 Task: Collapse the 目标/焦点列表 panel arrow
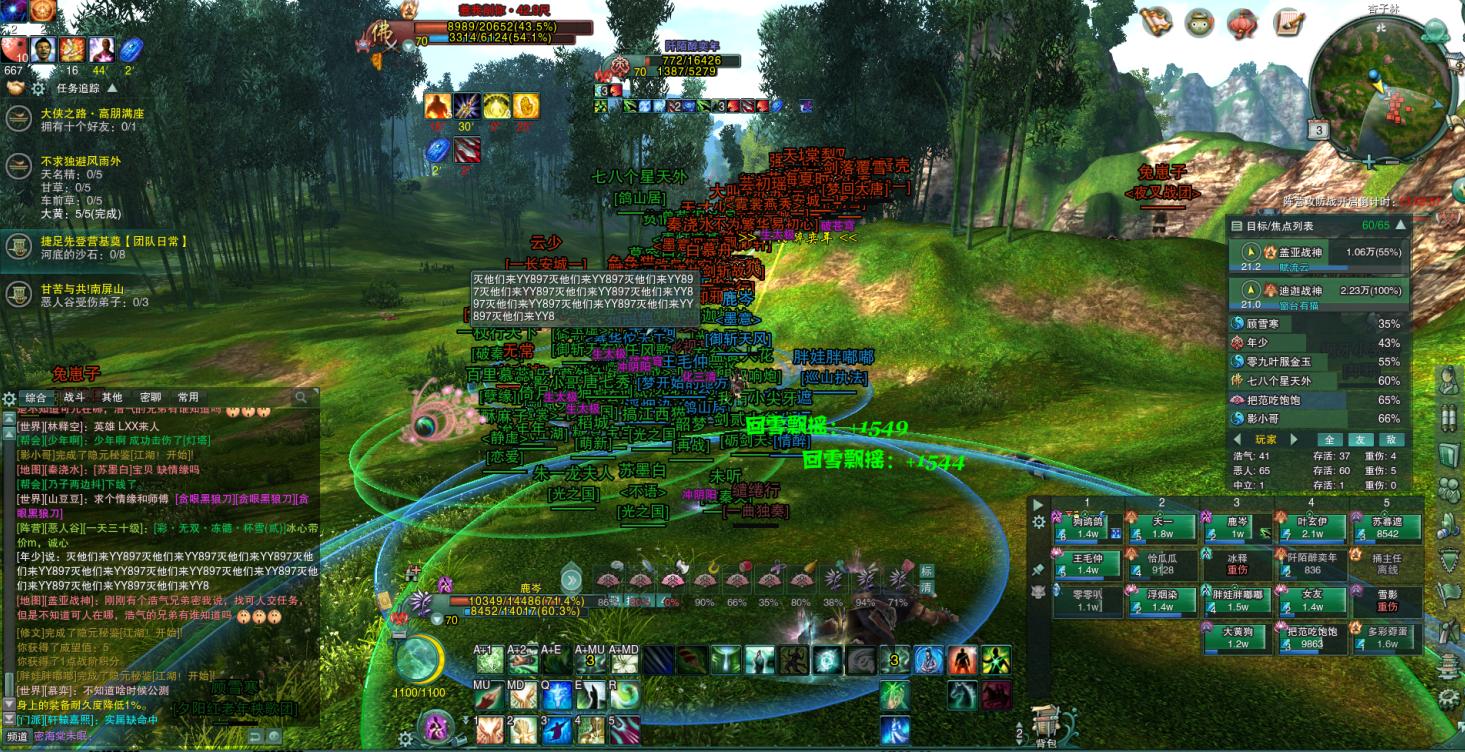(1402, 226)
